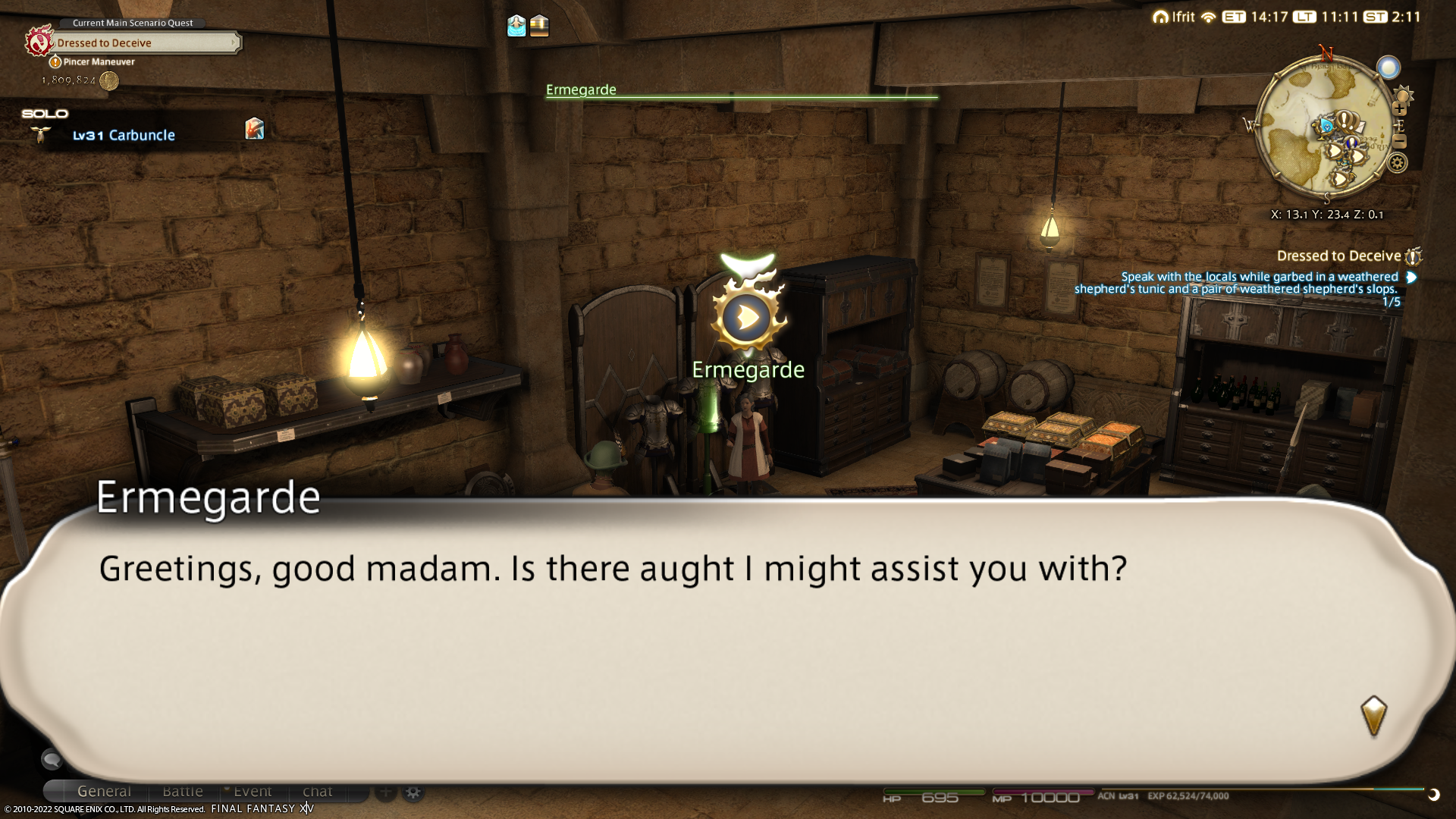Zoom out the minimap with minus
1456x819 pixels.
[1400, 142]
